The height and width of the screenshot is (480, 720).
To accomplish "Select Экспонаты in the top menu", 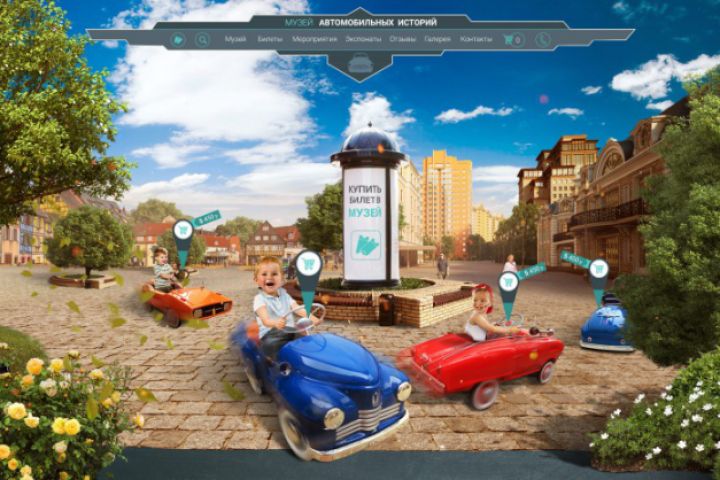I will point(363,39).
